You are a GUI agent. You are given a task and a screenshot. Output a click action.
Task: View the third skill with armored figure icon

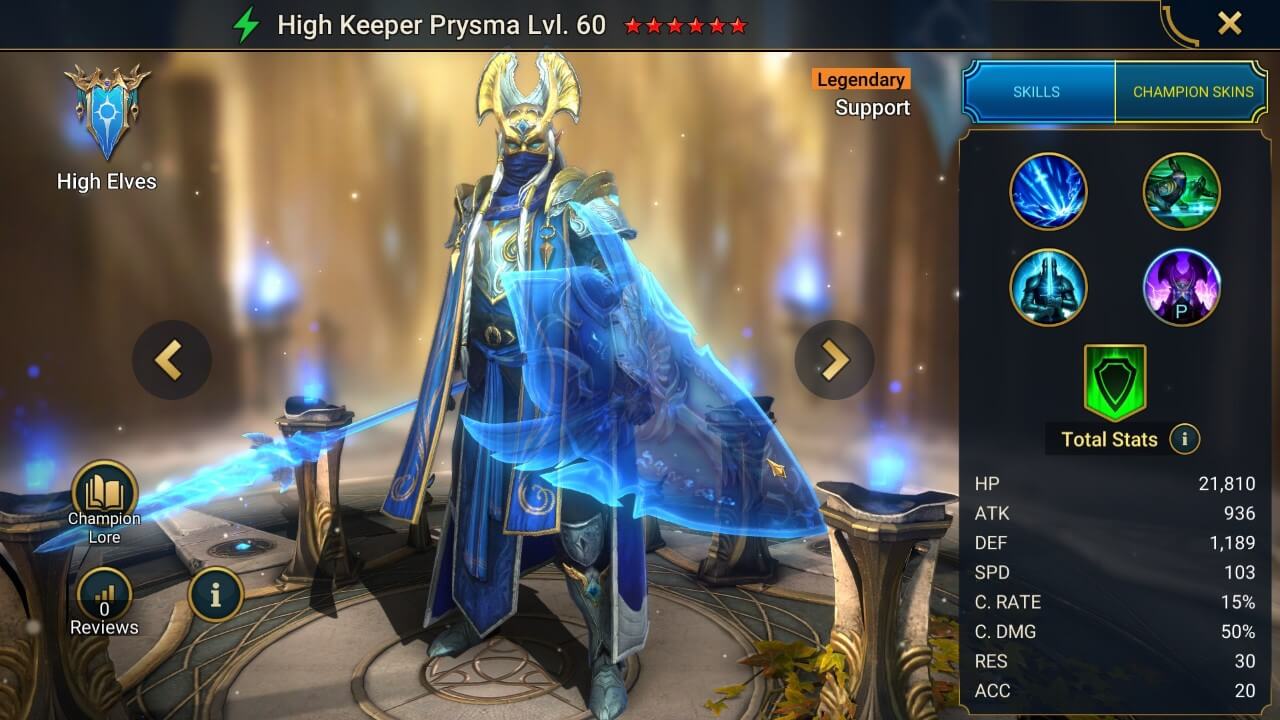(1050, 287)
